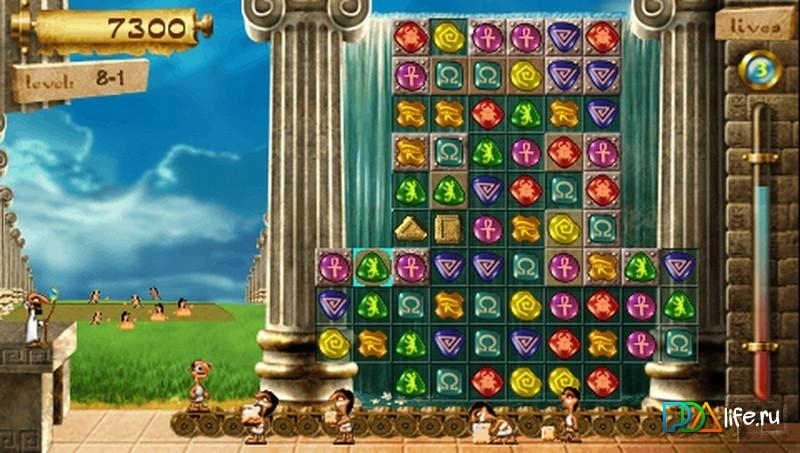The image size is (800, 453).
Task: Select the golden square block tile
Action: (448, 228)
